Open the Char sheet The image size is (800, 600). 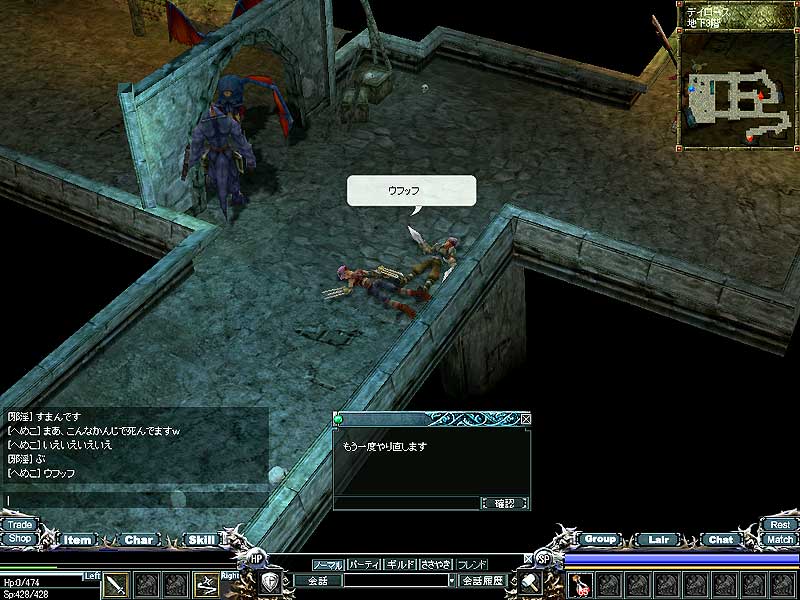pyautogui.click(x=139, y=540)
